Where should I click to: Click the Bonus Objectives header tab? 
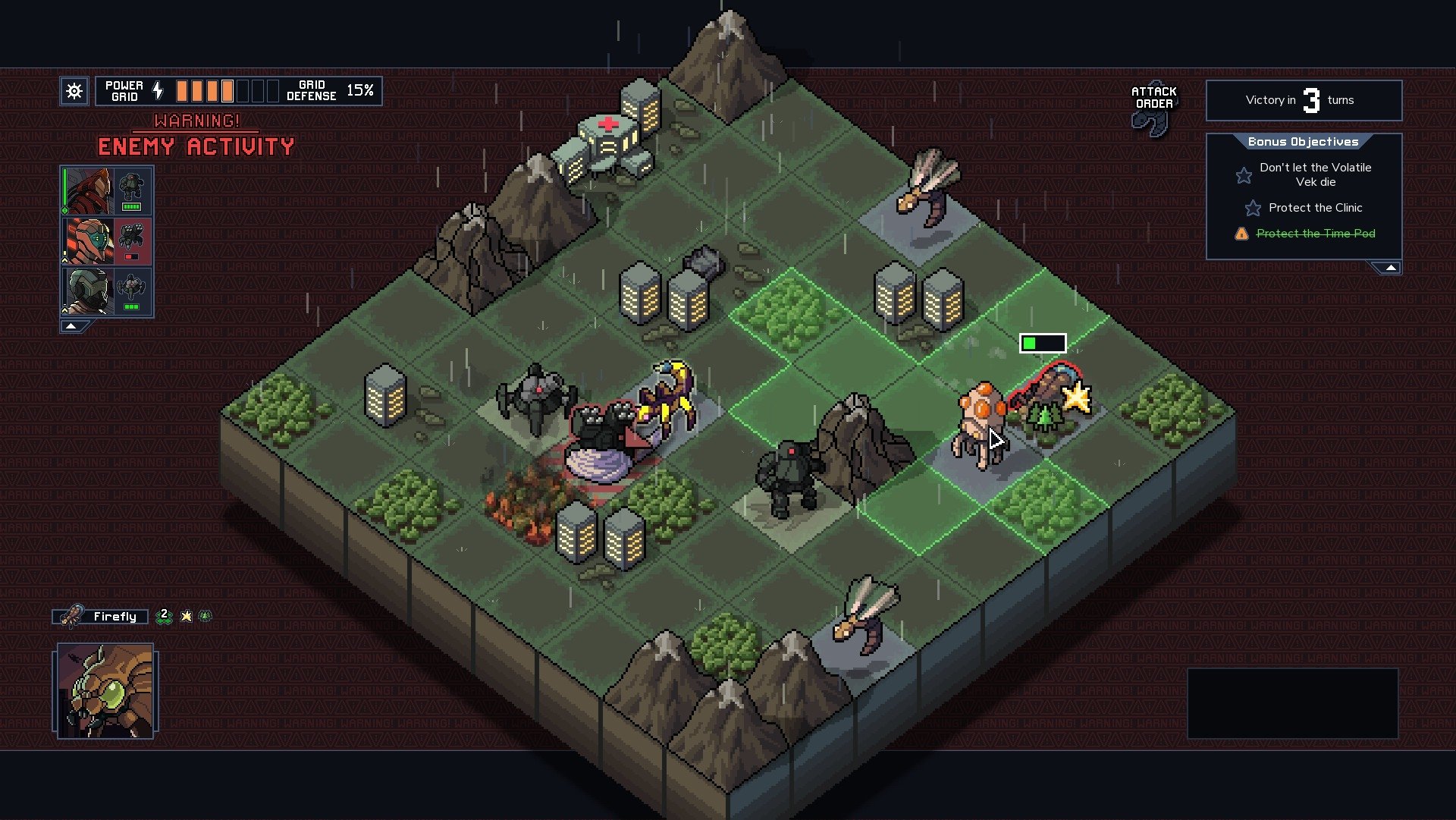click(x=1303, y=141)
